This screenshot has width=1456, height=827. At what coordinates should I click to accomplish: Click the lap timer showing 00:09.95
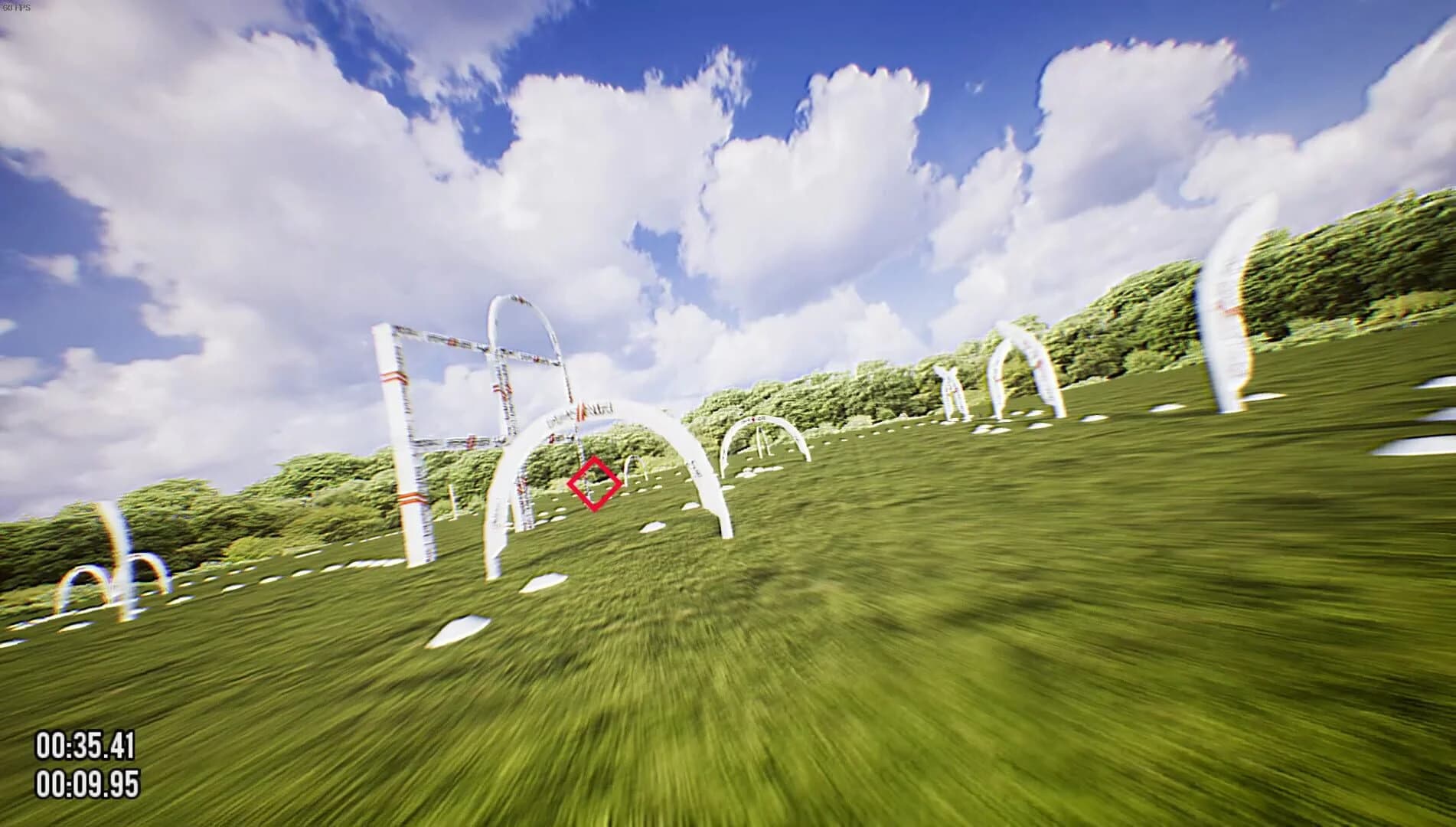click(x=87, y=784)
